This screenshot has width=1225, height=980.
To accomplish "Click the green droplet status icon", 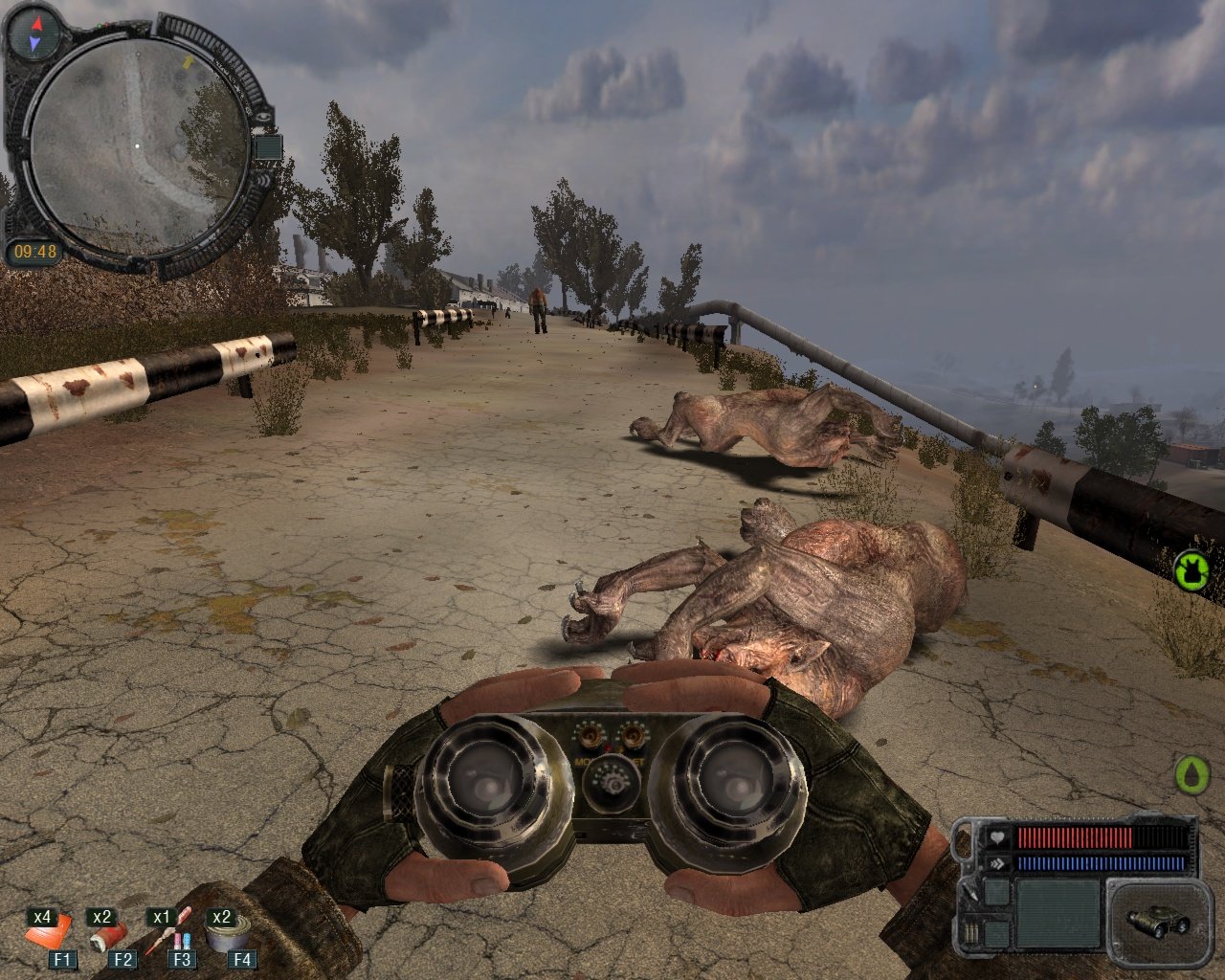I will (1192, 774).
